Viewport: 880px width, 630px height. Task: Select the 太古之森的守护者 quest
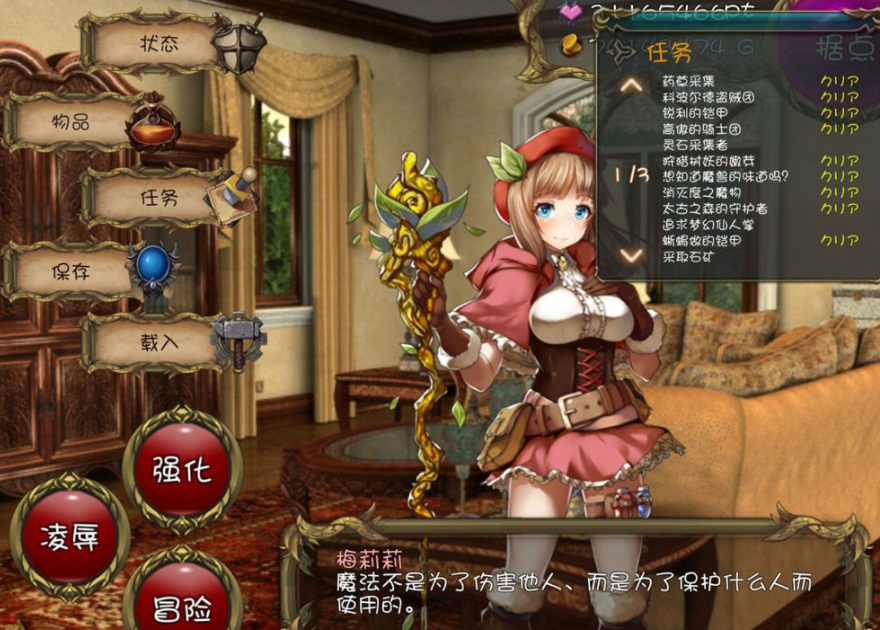tap(714, 209)
